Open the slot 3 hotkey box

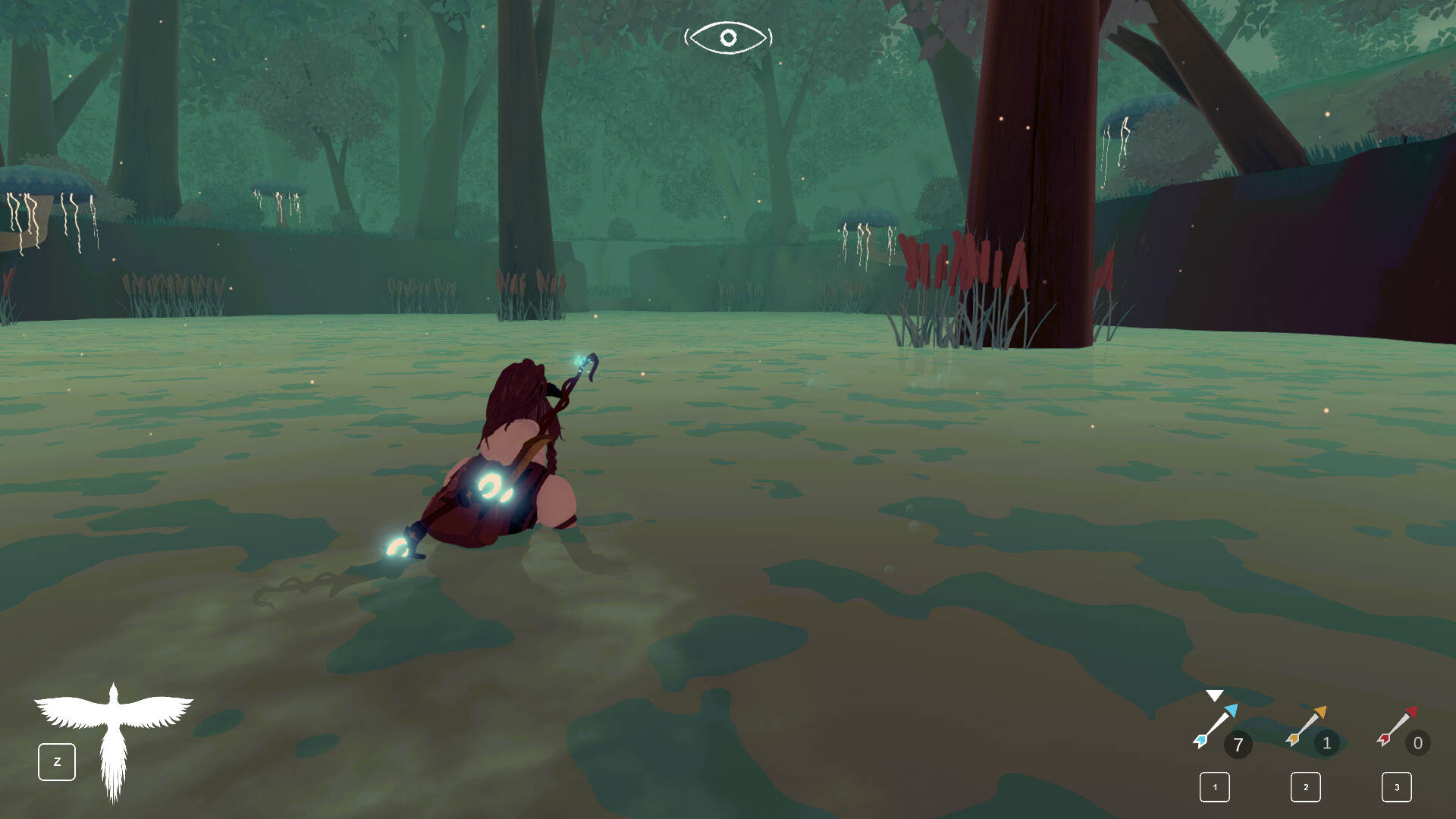[1398, 788]
